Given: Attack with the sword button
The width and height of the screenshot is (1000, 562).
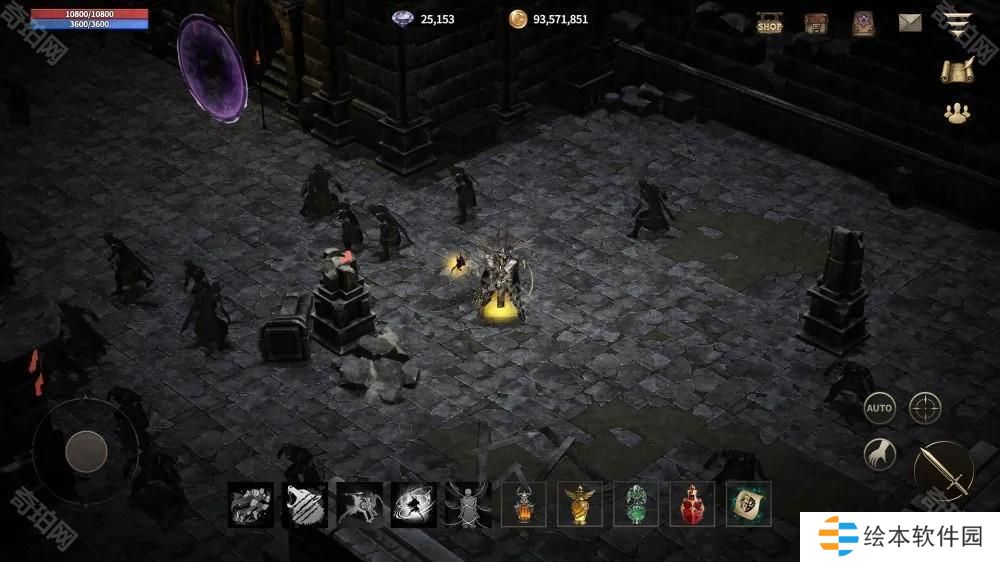Looking at the screenshot, I should click(943, 470).
